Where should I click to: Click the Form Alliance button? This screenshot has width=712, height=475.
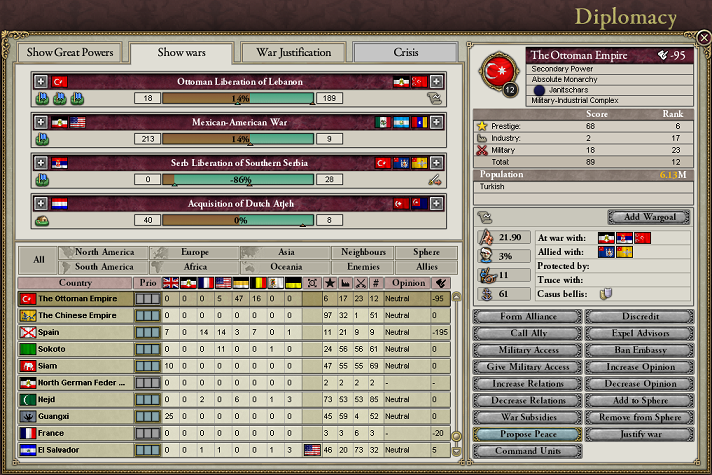(x=527, y=317)
